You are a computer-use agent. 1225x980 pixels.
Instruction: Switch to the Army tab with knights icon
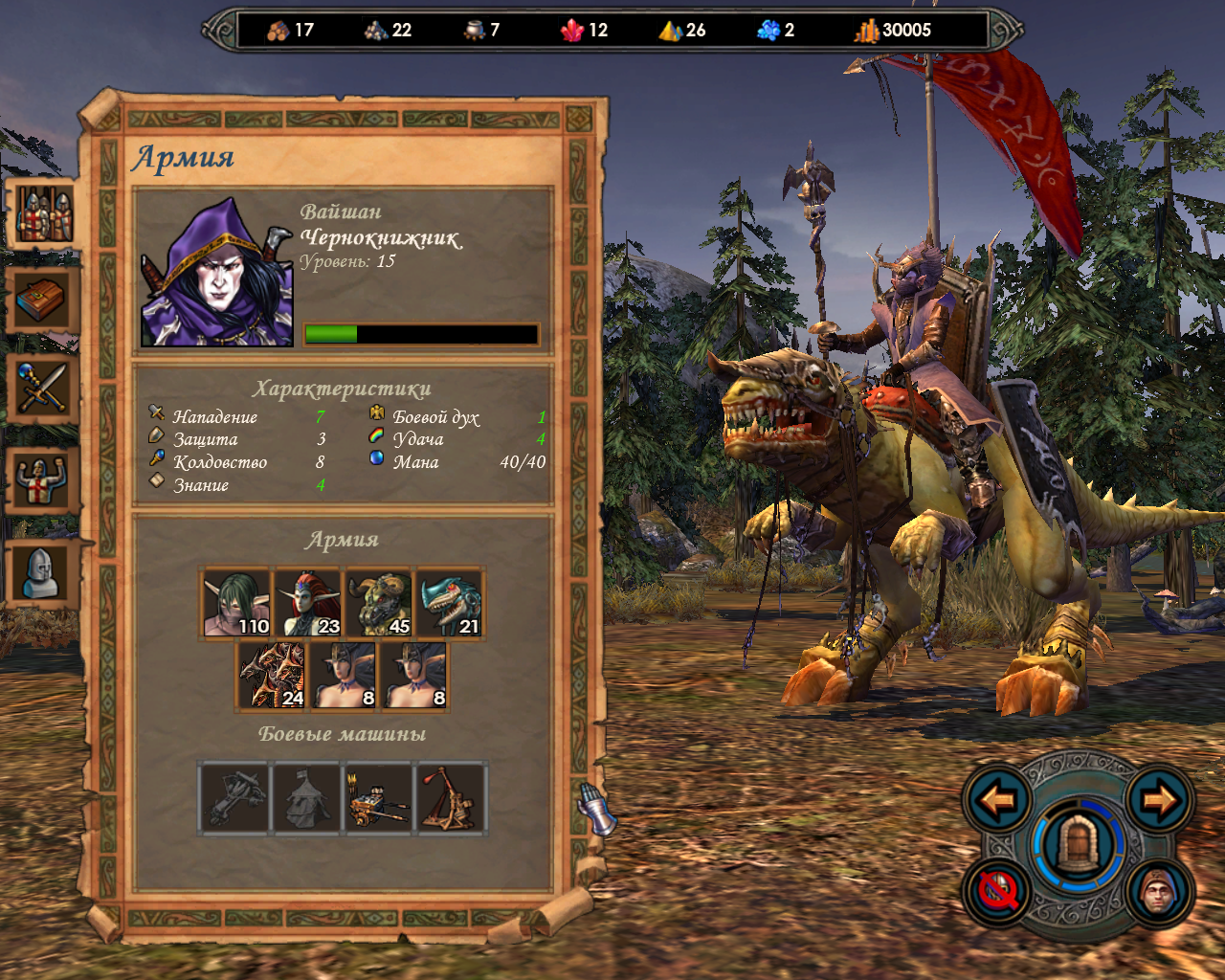[x=44, y=213]
